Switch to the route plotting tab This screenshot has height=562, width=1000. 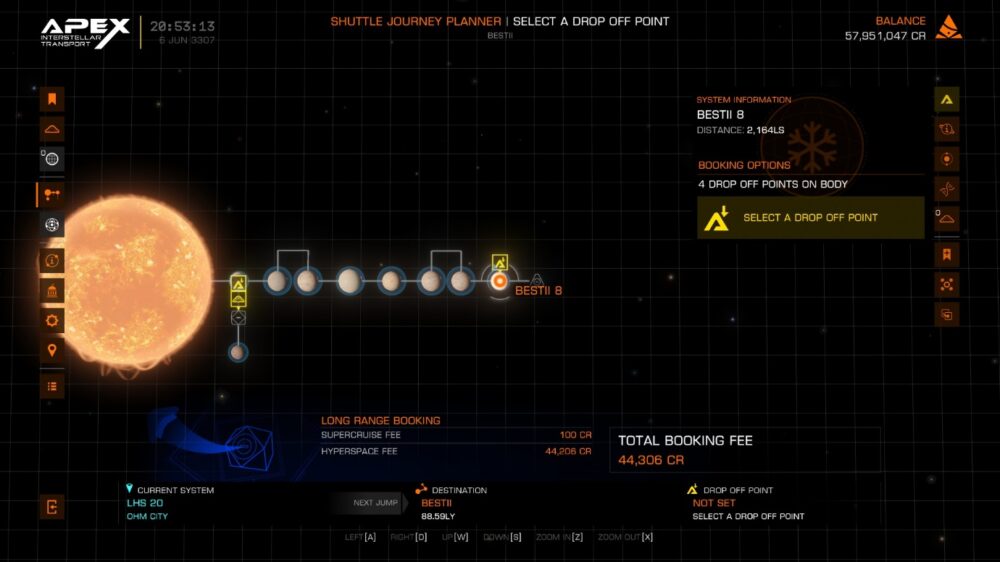tap(52, 194)
